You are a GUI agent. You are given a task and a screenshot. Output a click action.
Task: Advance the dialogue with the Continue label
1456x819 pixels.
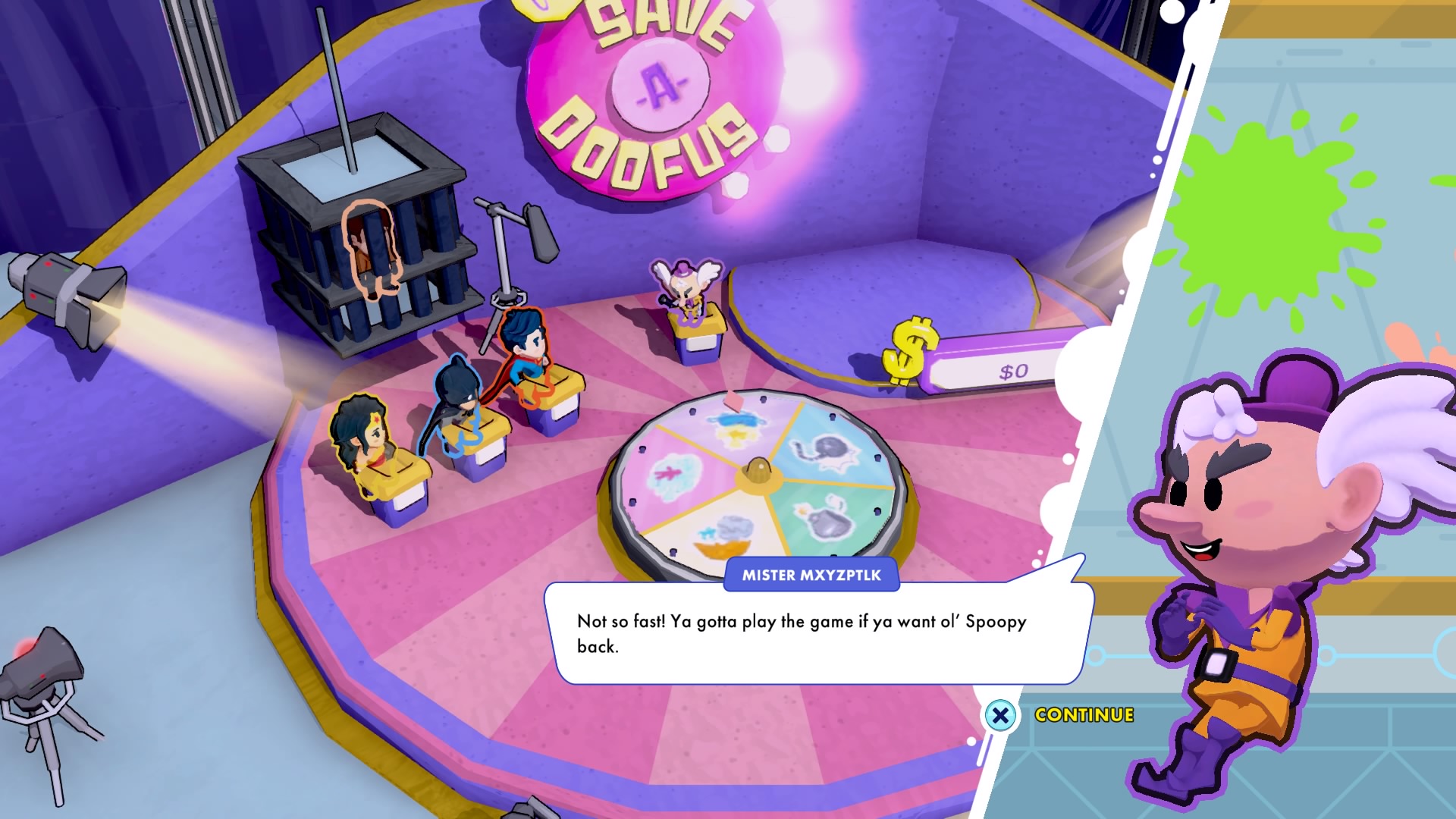point(1084,715)
